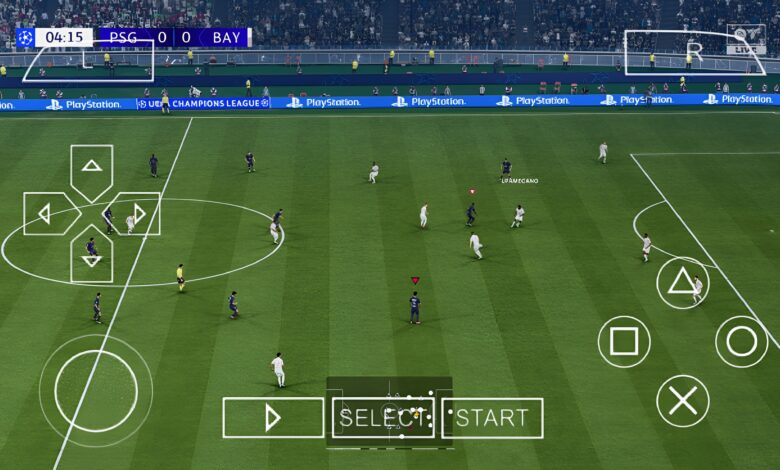
Task: Click the START button
Action: (x=492, y=418)
